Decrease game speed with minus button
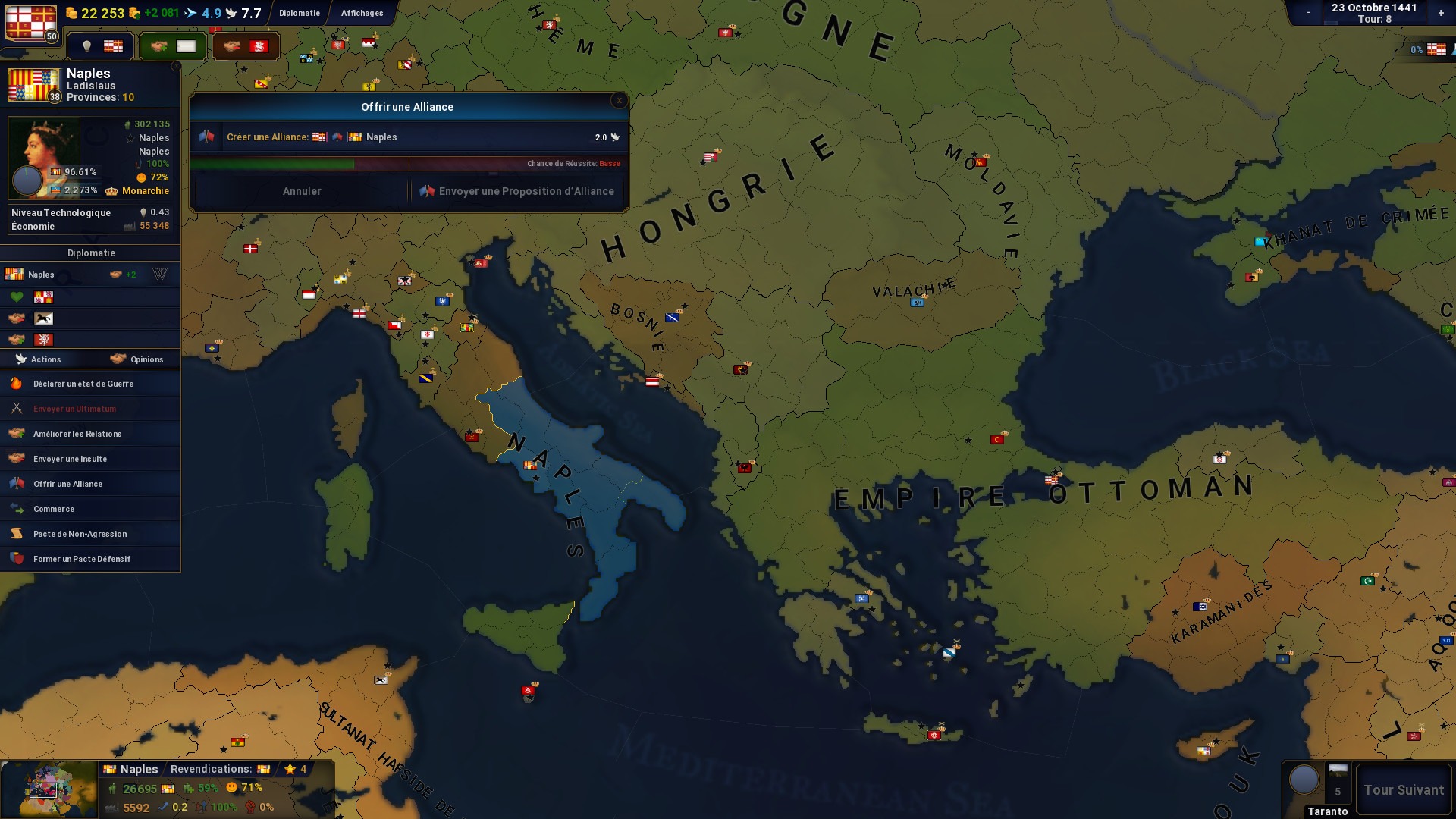1456x819 pixels. (x=1309, y=13)
